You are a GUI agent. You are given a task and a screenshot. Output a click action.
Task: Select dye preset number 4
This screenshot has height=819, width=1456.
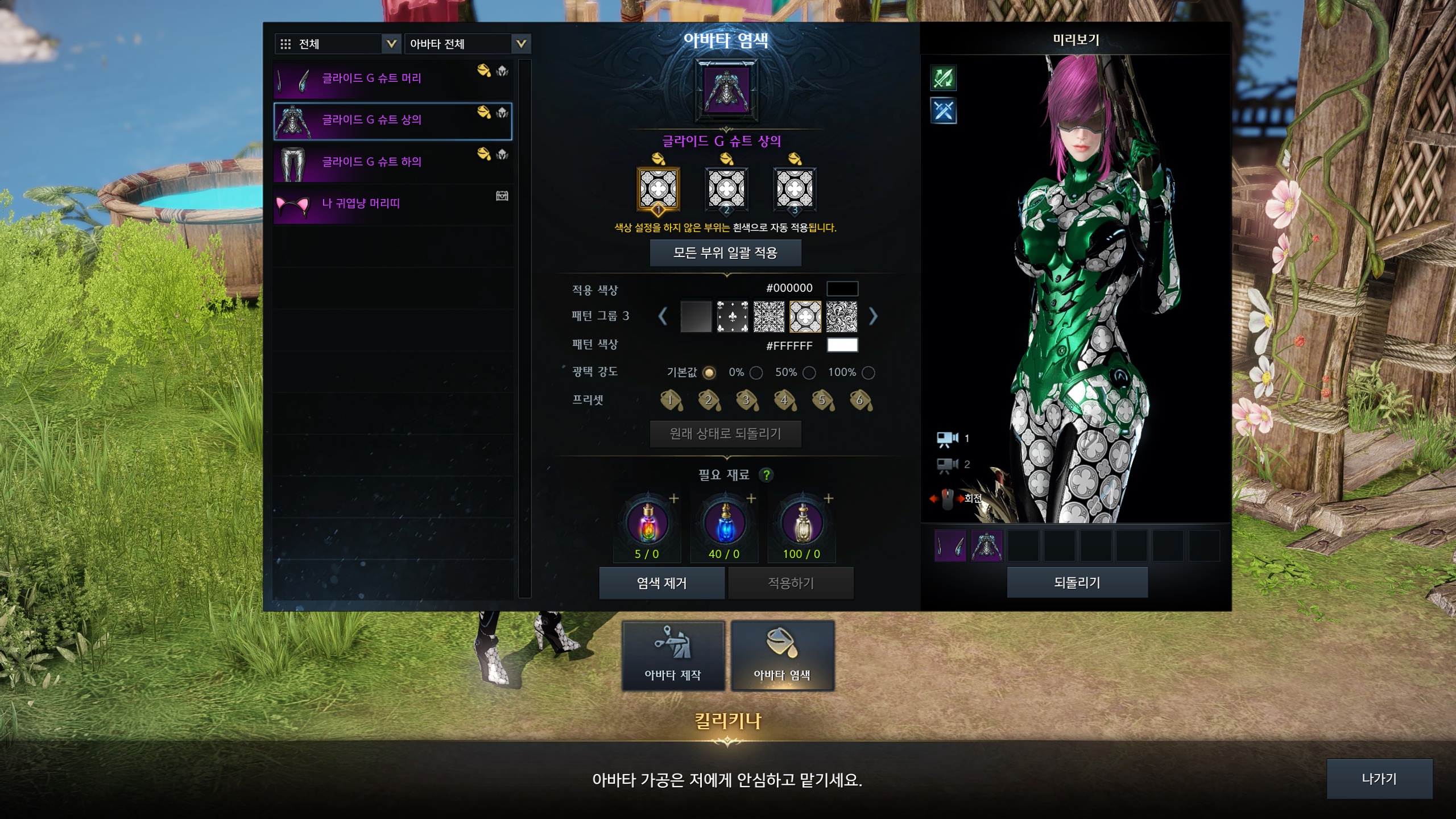pyautogui.click(x=784, y=400)
